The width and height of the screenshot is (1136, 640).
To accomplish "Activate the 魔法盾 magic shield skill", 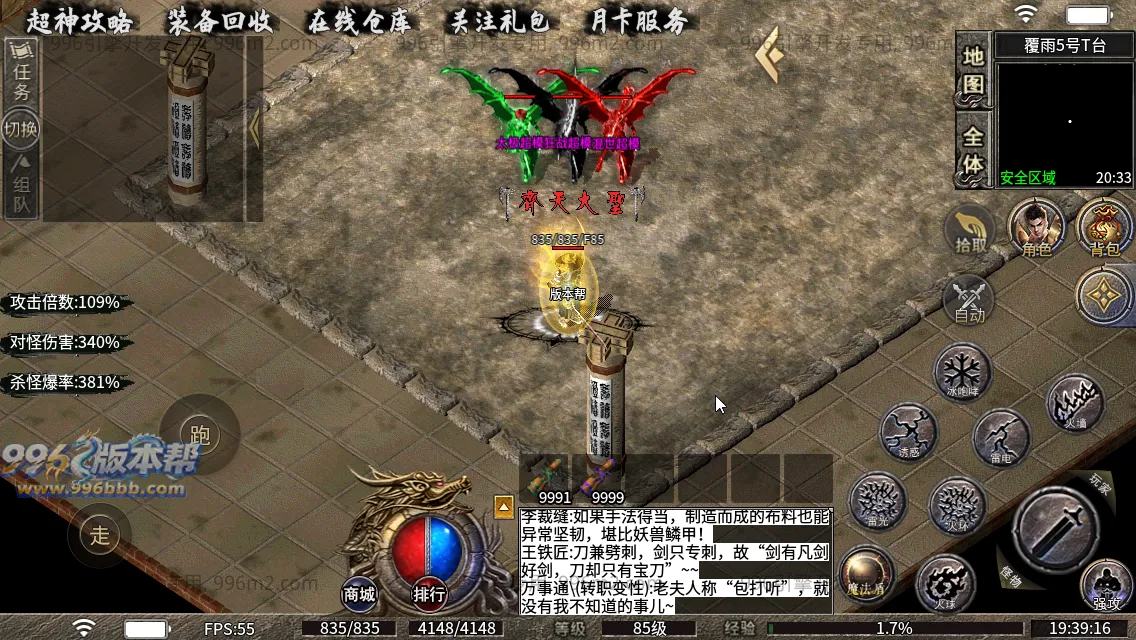I will pos(866,573).
